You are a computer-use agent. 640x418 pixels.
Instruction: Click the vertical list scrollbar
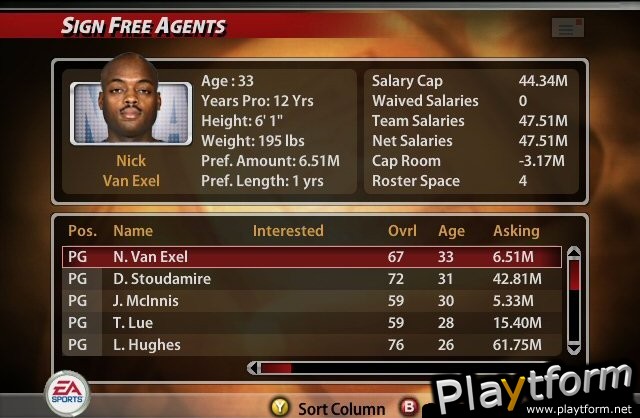[x=574, y=300]
